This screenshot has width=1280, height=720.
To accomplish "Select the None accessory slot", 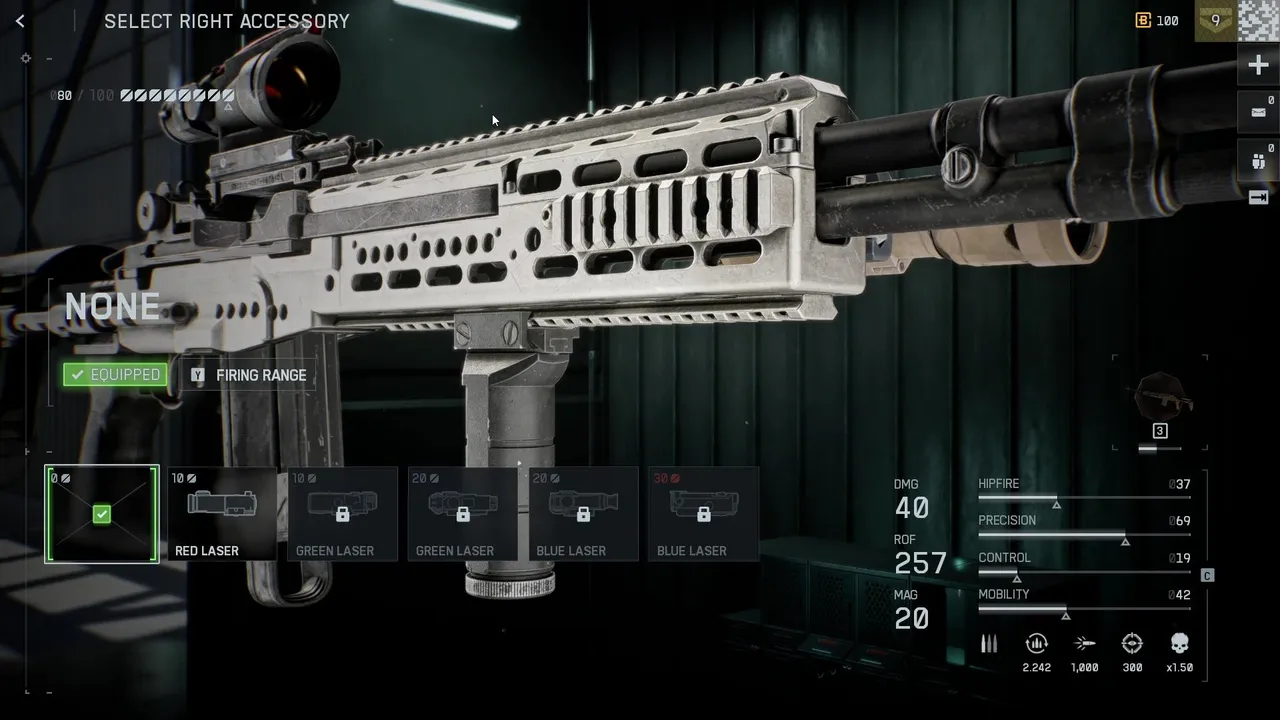I will [101, 514].
